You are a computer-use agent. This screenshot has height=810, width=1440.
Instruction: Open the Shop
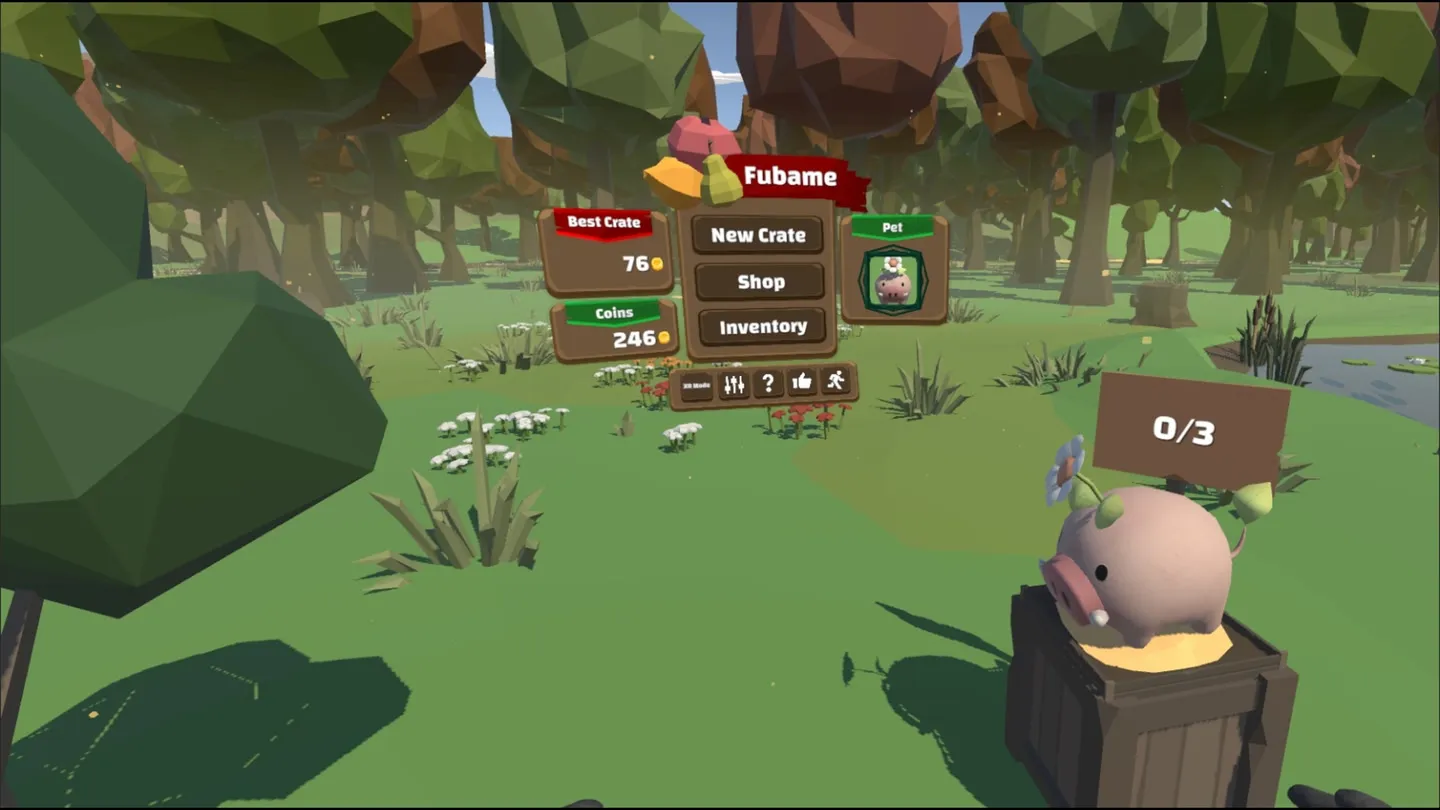[760, 282]
